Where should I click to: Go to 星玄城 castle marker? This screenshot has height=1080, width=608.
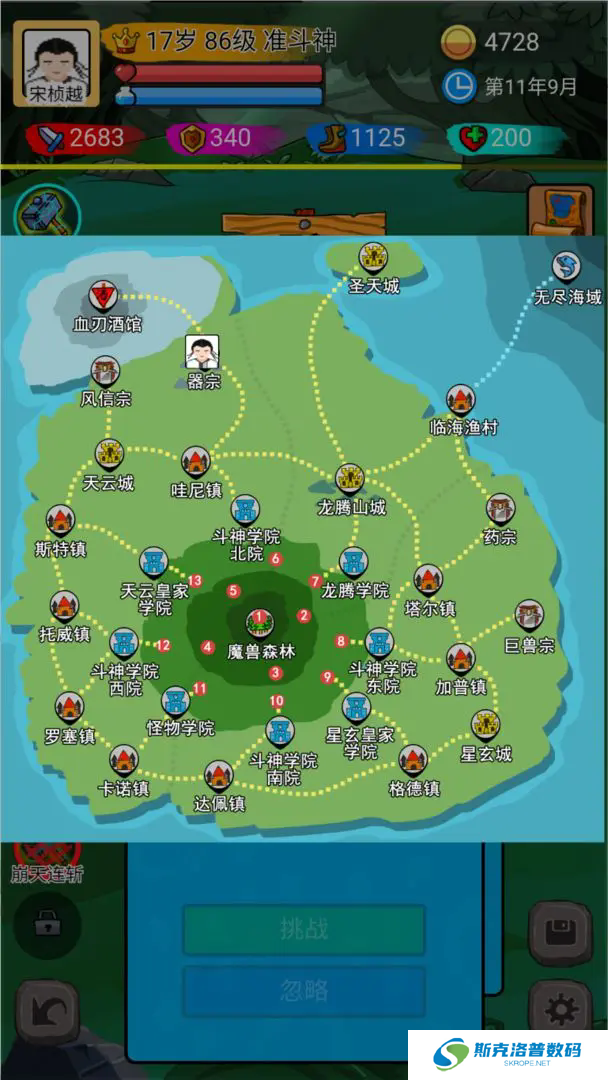click(485, 724)
